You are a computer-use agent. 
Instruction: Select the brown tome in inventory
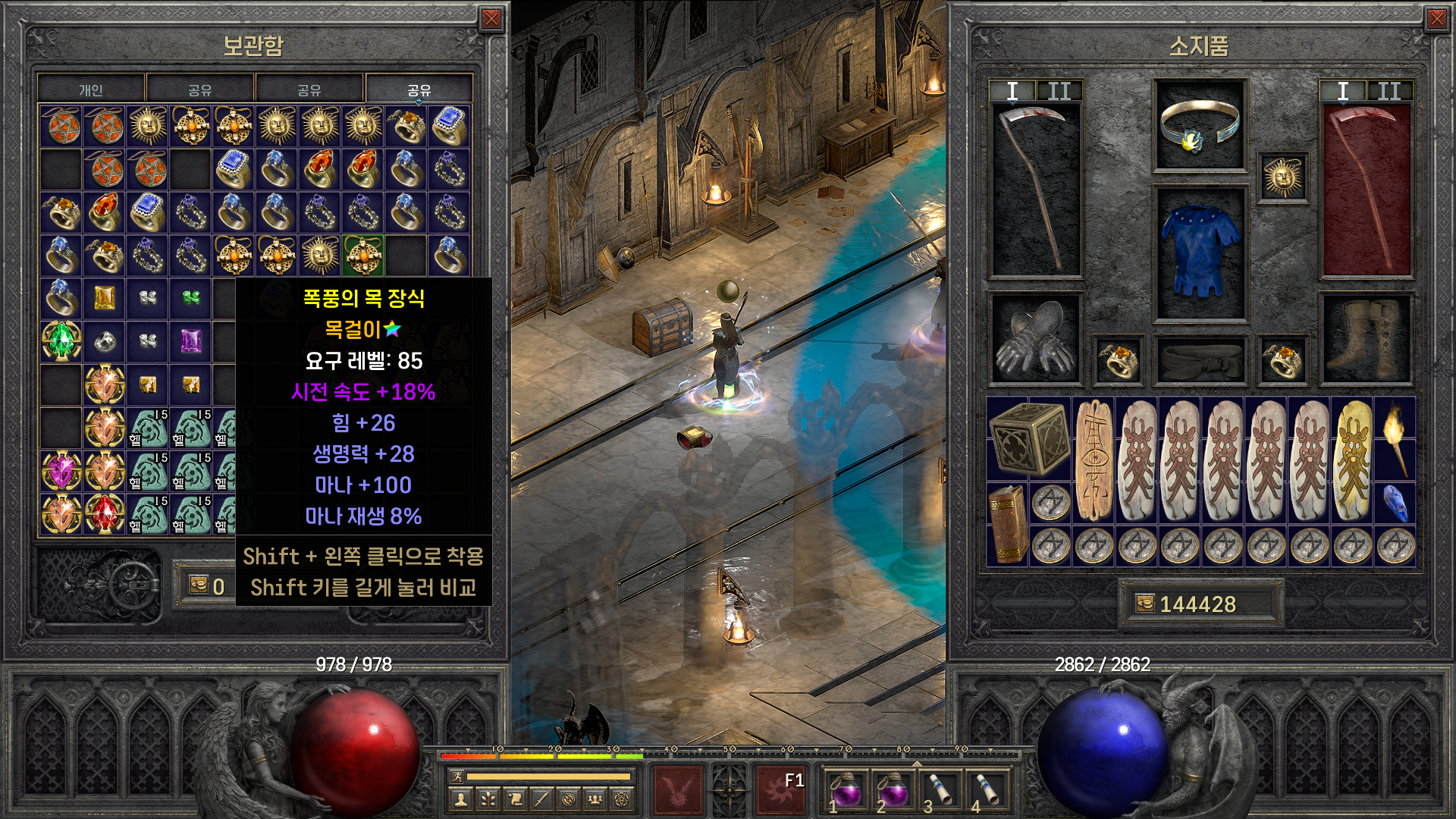coord(1007,524)
